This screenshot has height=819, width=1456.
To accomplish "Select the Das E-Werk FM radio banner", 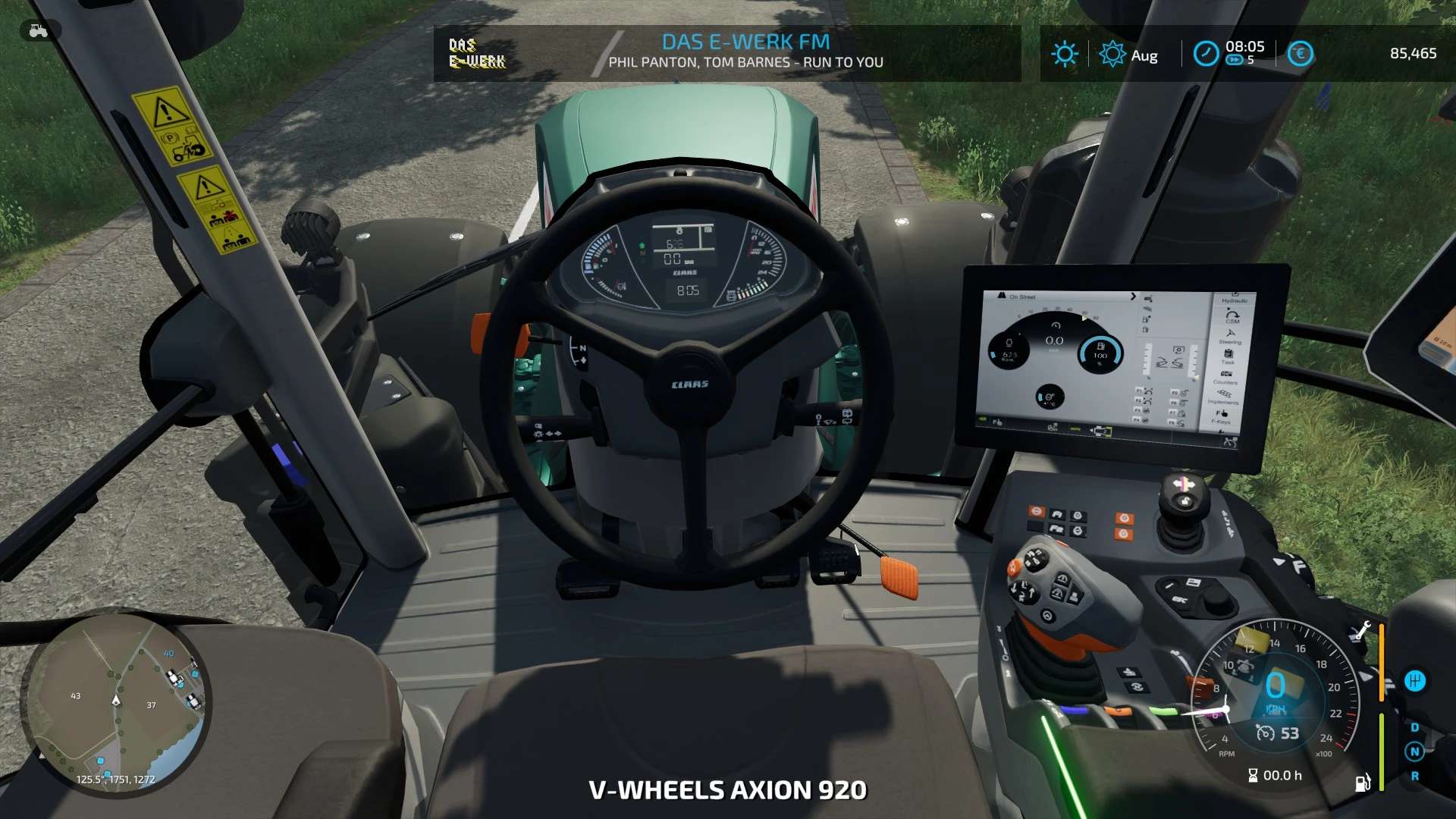I will (726, 52).
